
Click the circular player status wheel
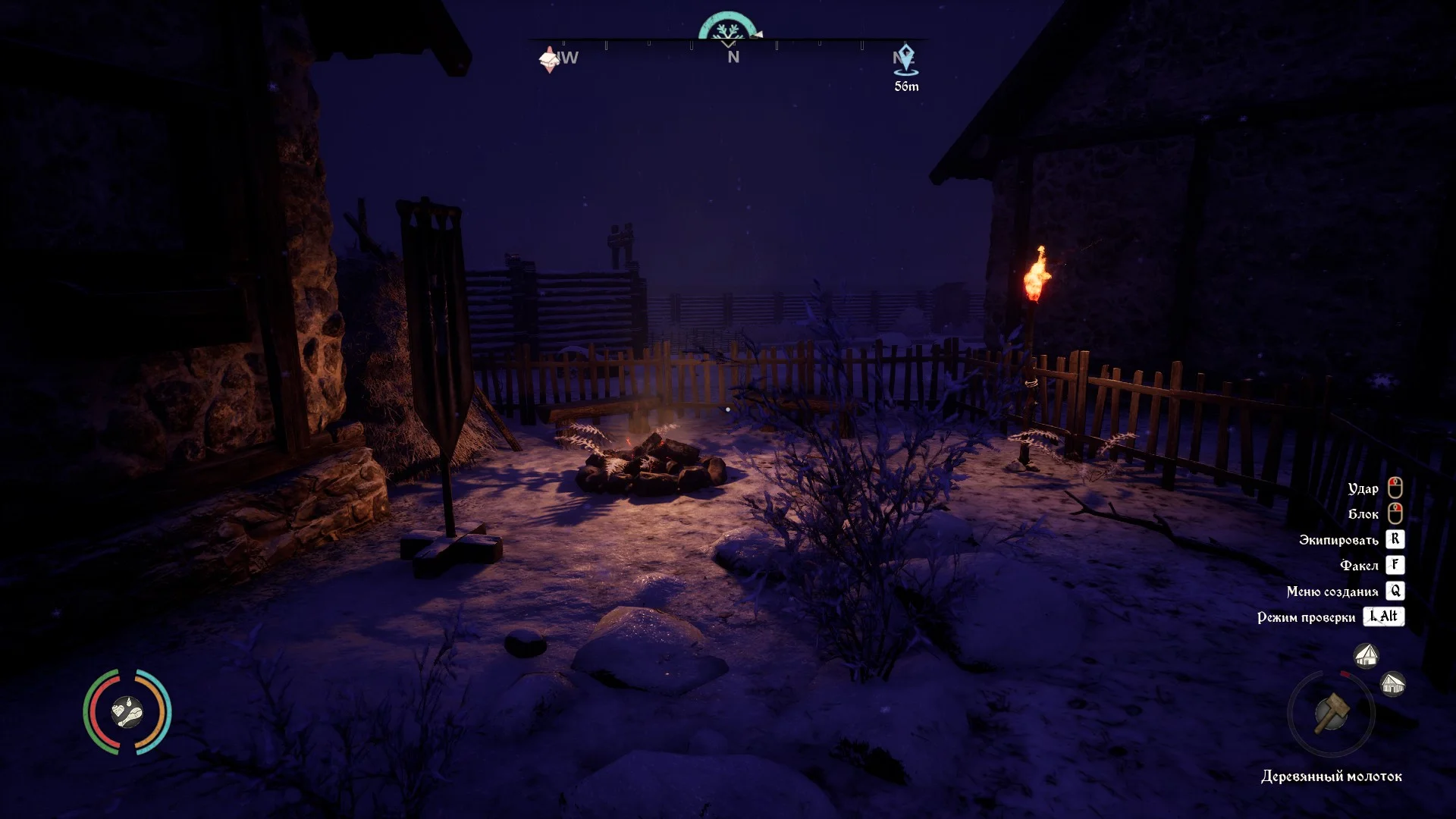127,712
